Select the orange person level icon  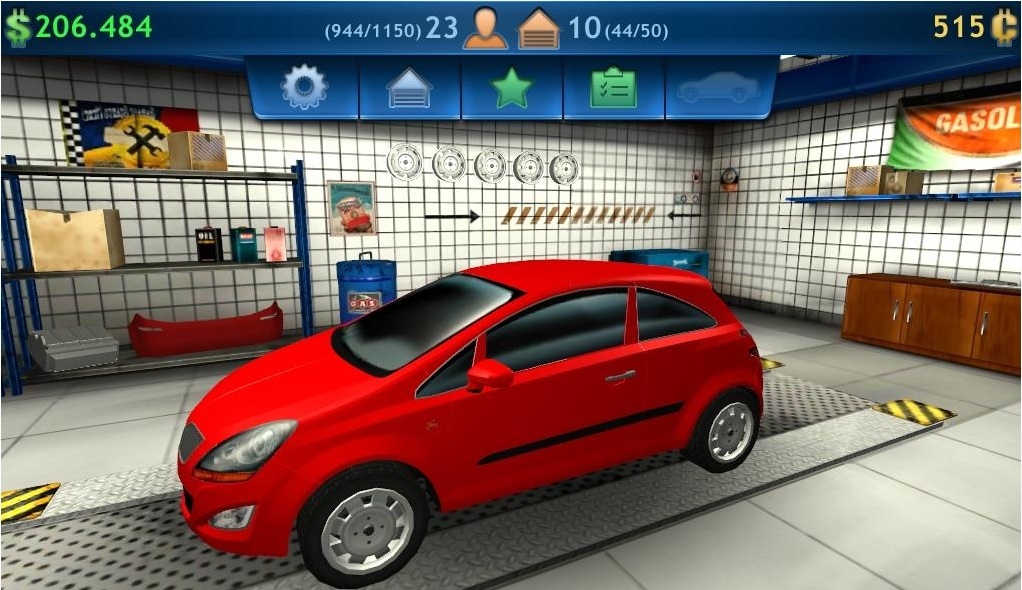pos(485,28)
